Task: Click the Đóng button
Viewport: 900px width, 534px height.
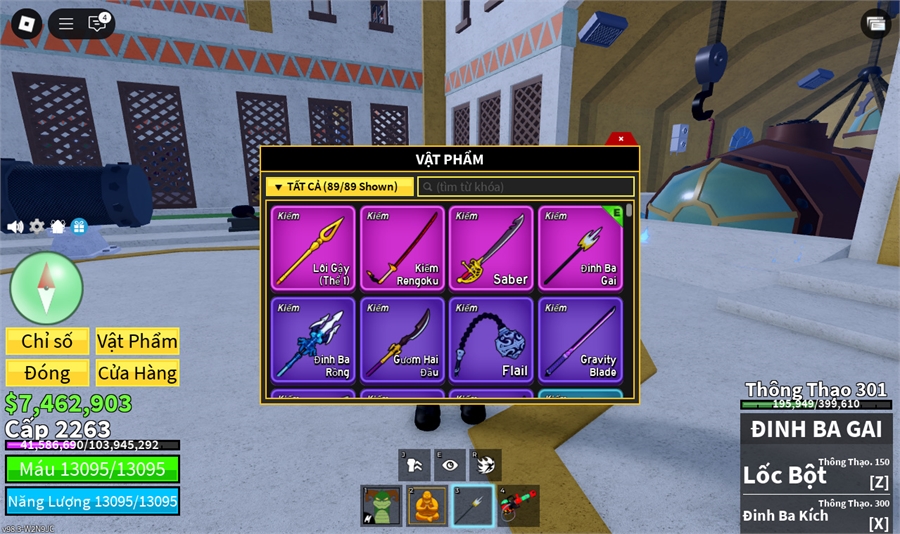Action: 47,373
